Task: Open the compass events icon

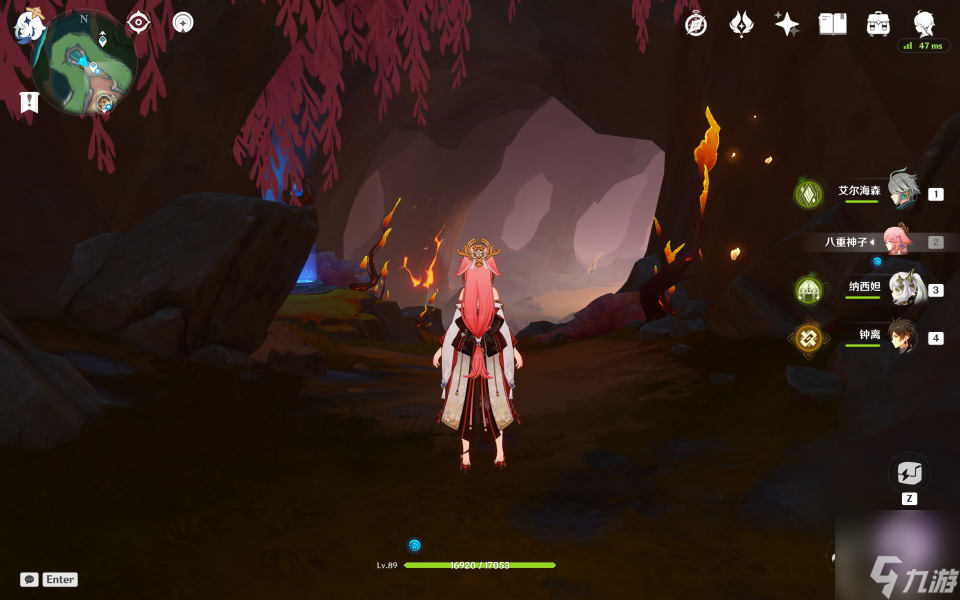Action: tap(696, 24)
